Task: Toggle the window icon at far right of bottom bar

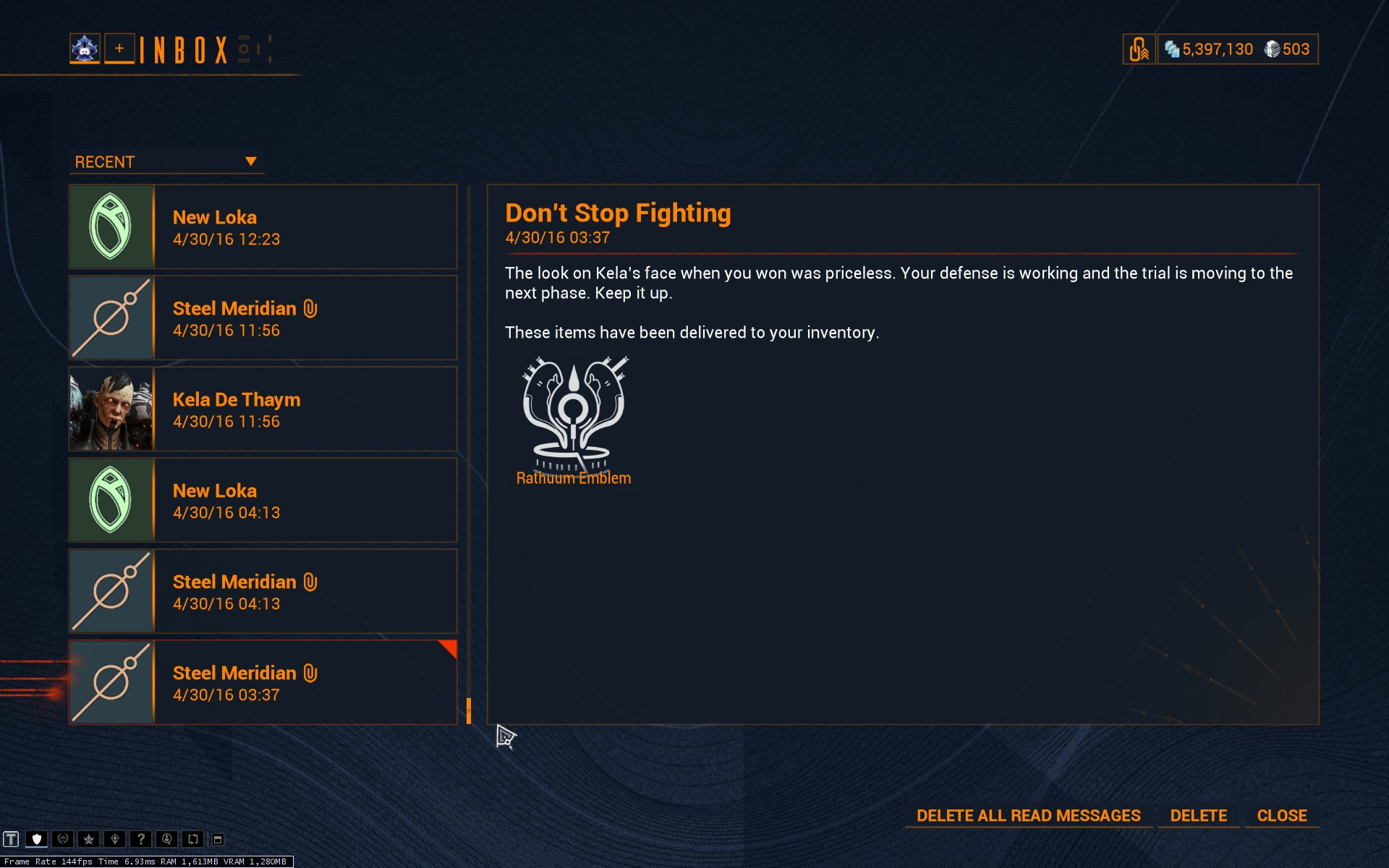Action: pos(218,838)
